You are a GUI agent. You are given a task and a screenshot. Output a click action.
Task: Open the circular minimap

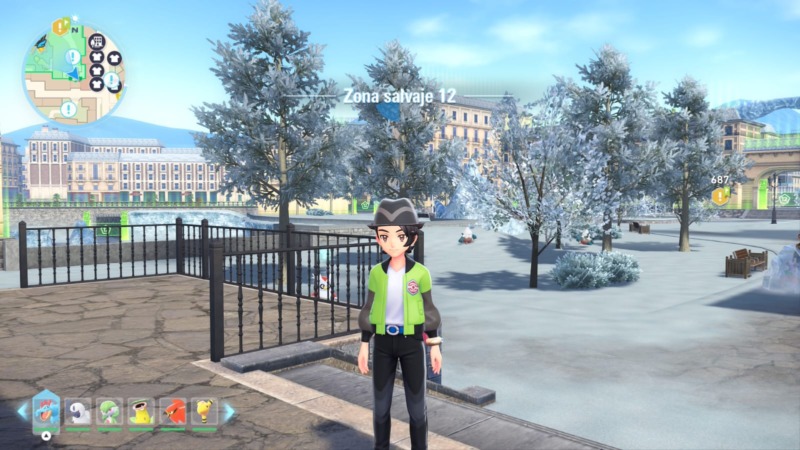click(x=73, y=75)
